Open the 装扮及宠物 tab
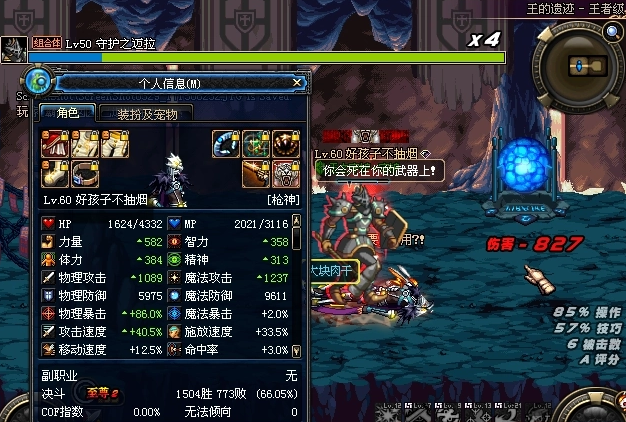626x422 pixels. (x=147, y=114)
